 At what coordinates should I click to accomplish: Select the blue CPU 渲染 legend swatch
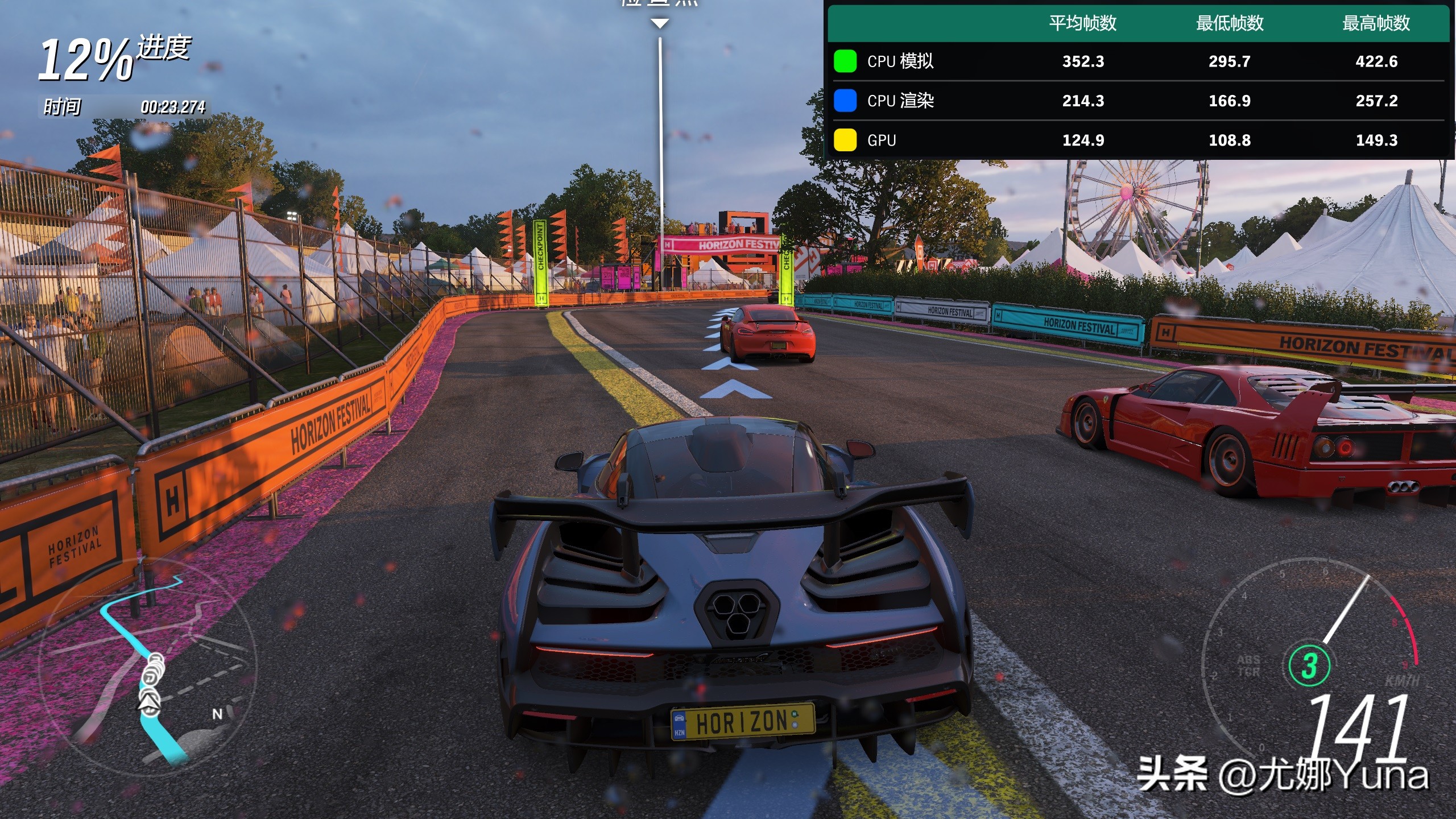[845, 101]
